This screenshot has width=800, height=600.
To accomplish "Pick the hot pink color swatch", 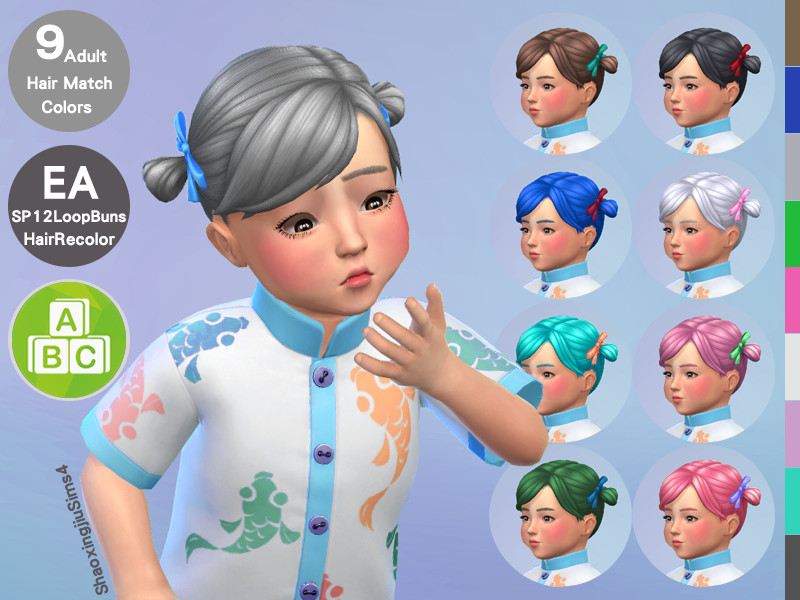I will [x=792, y=300].
